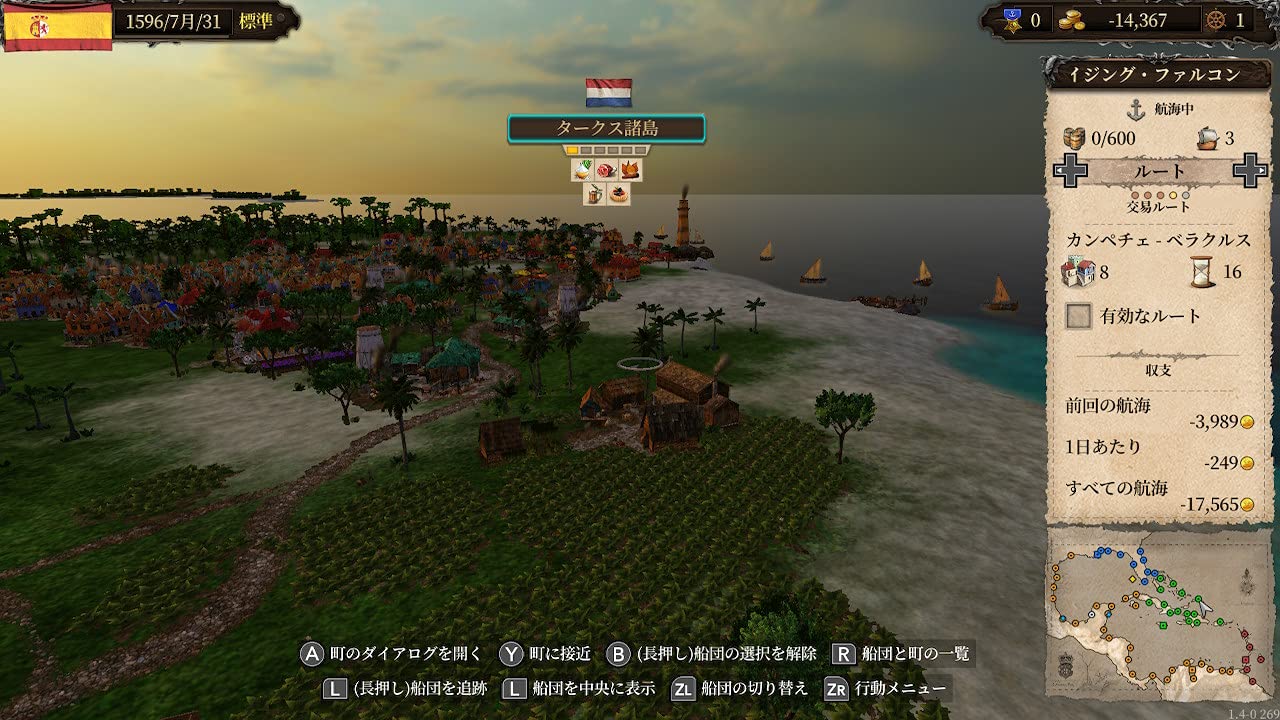
Task: Click the right plus arrow beside ルート
Action: point(1250,171)
